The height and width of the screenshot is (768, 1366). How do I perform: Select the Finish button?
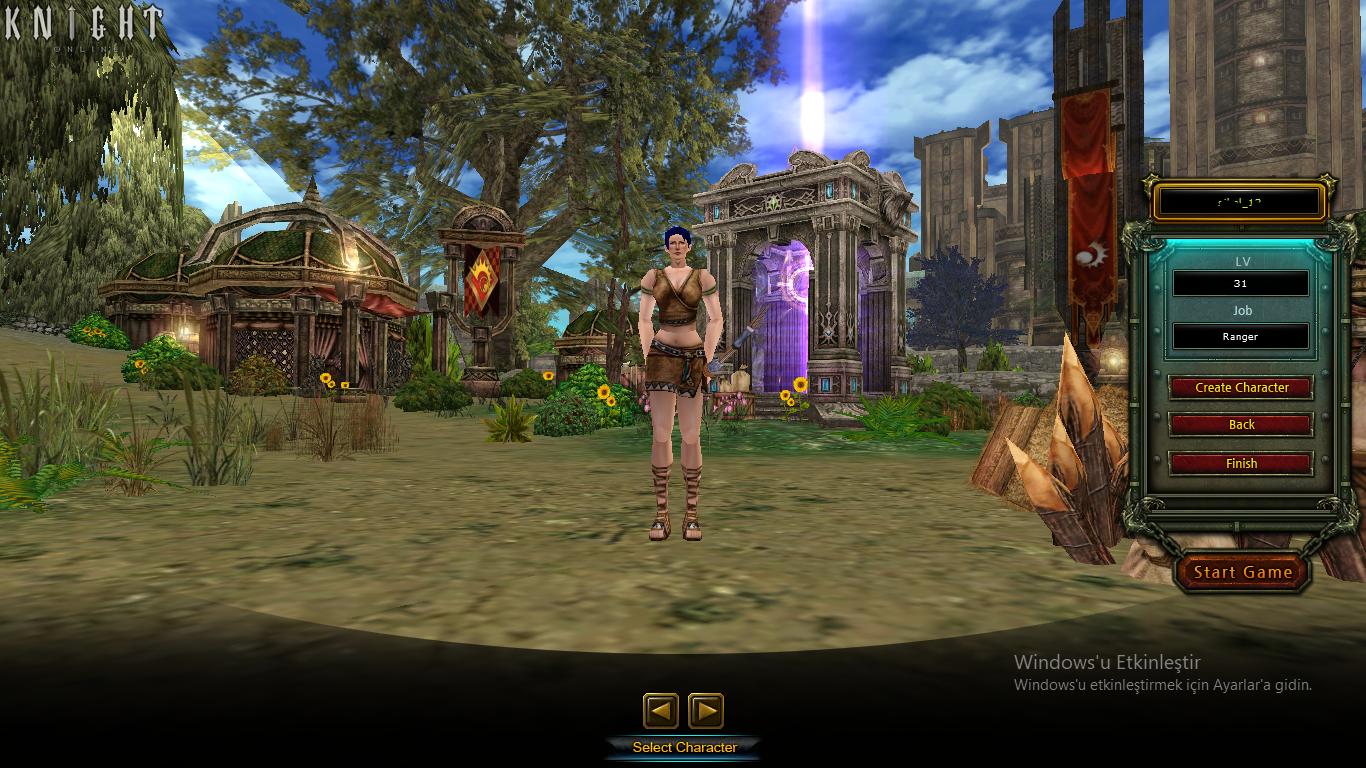tap(1241, 463)
